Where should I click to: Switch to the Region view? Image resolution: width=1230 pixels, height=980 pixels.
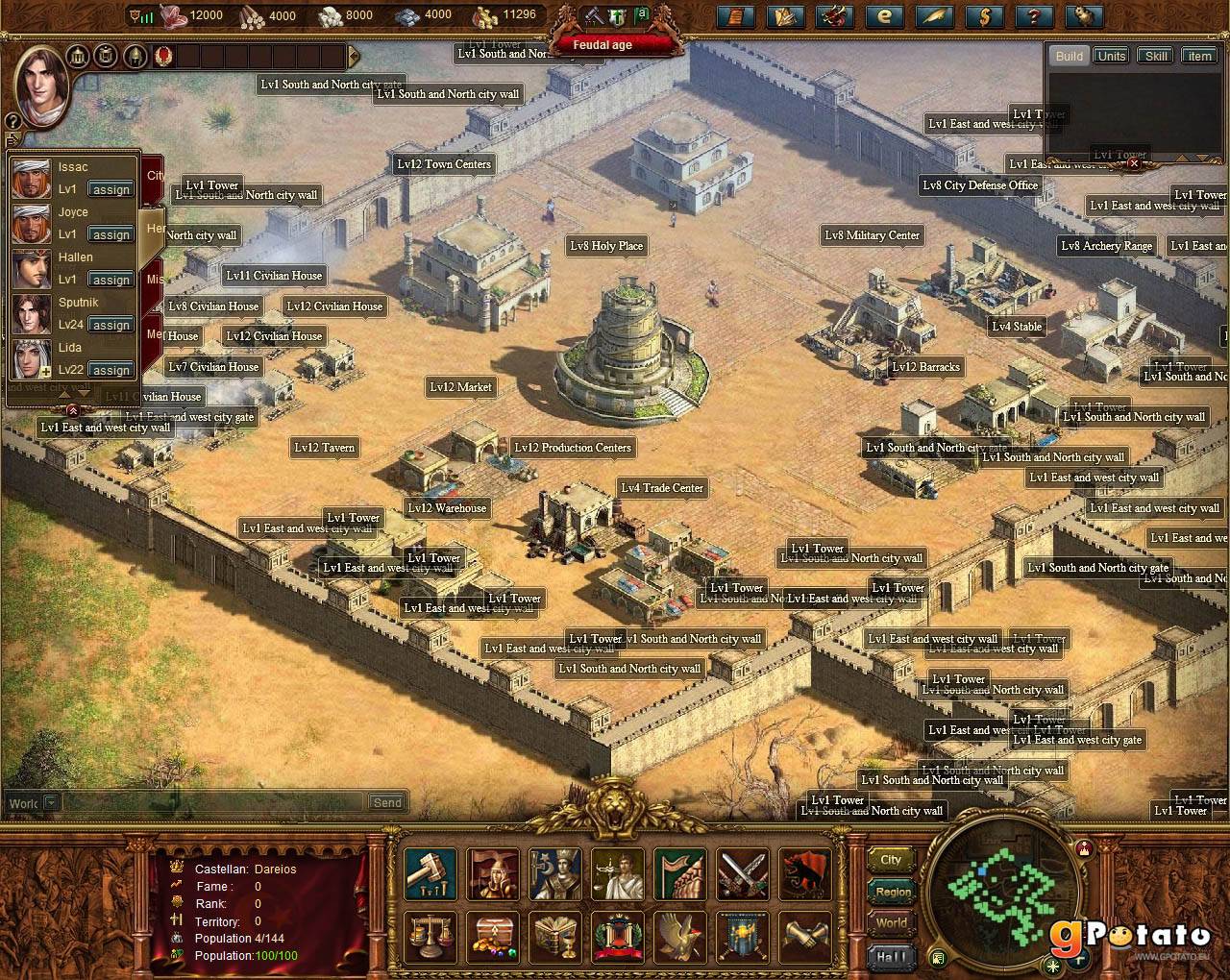coord(893,892)
